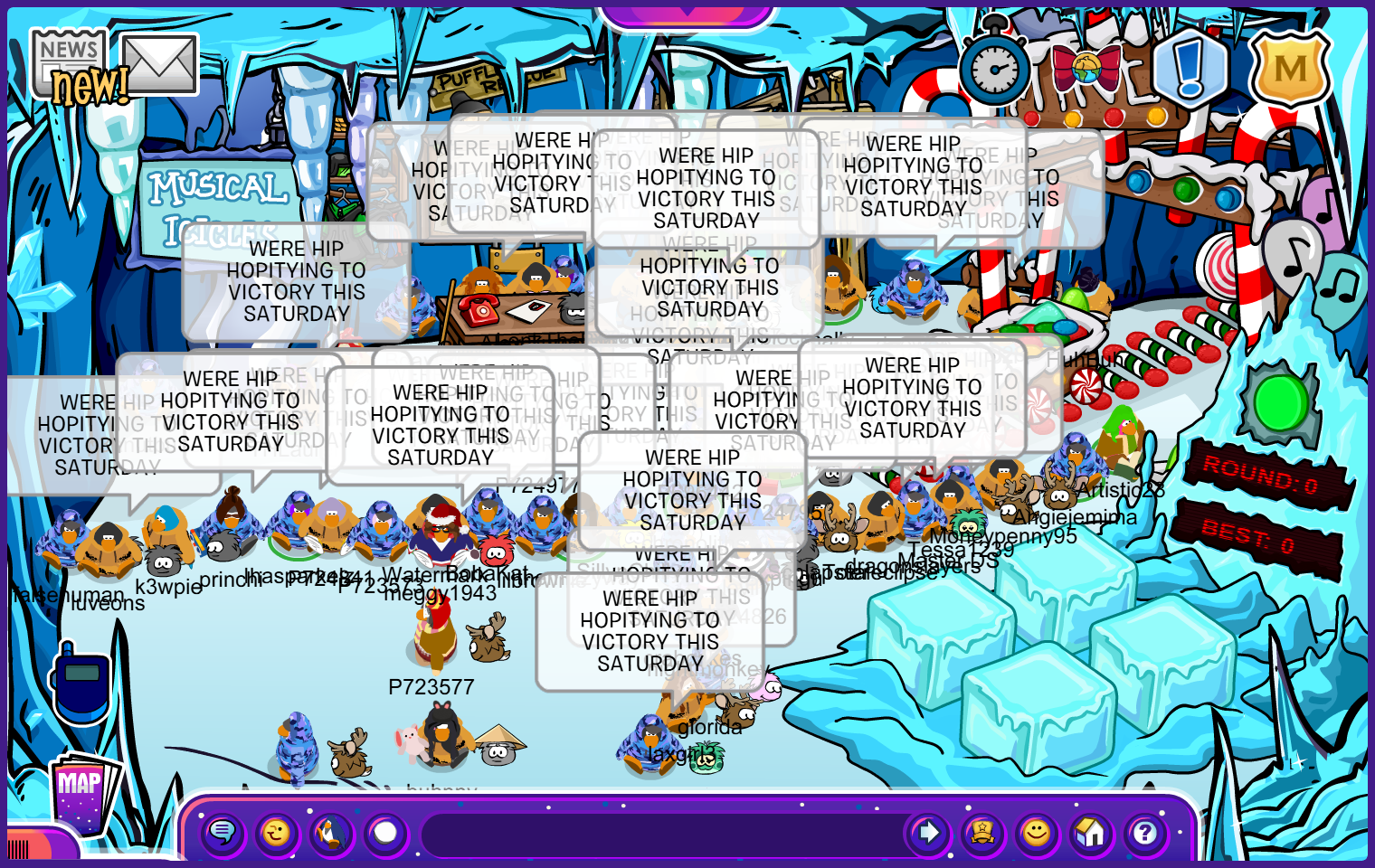Click the chat text input bar
The height and width of the screenshot is (868, 1375).
tap(660, 834)
